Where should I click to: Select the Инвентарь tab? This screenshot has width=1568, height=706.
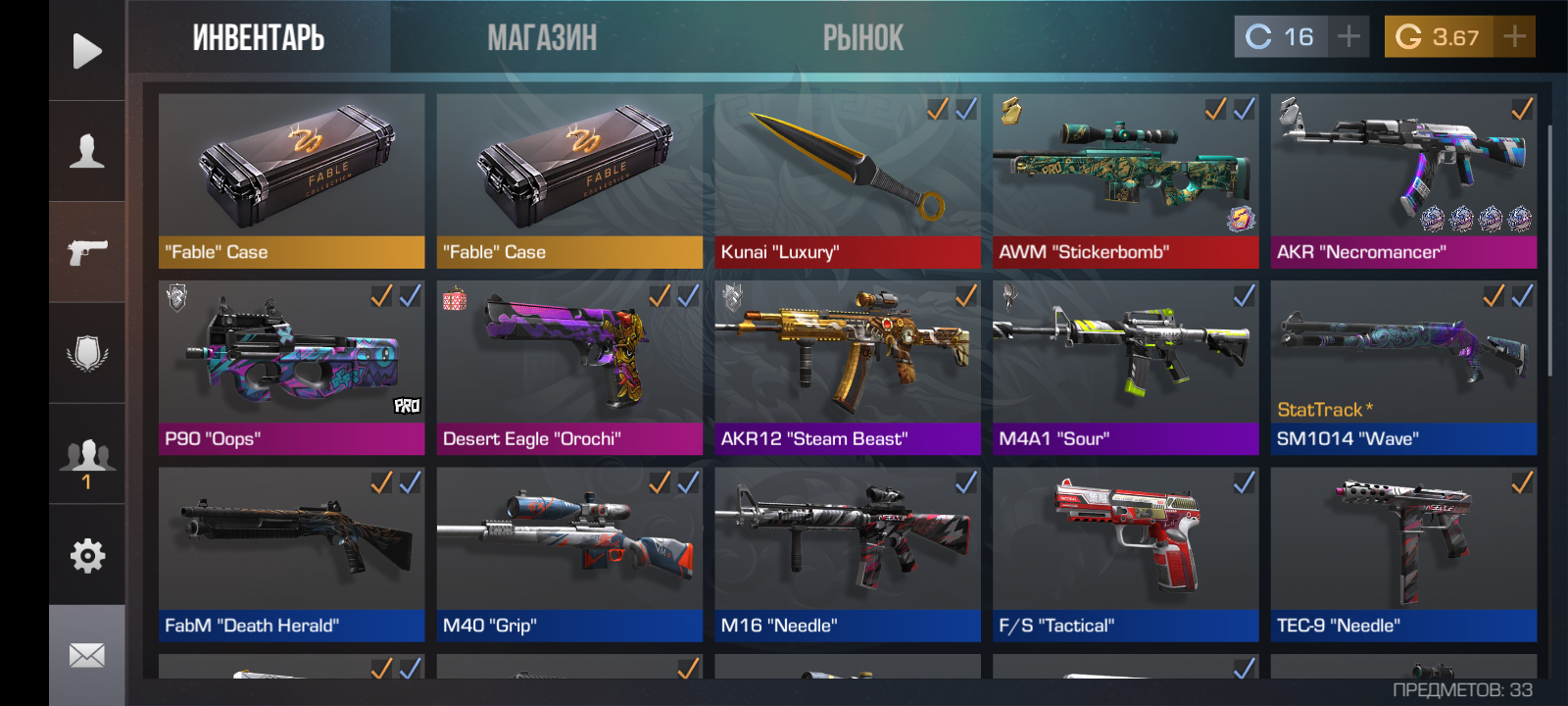(x=259, y=37)
